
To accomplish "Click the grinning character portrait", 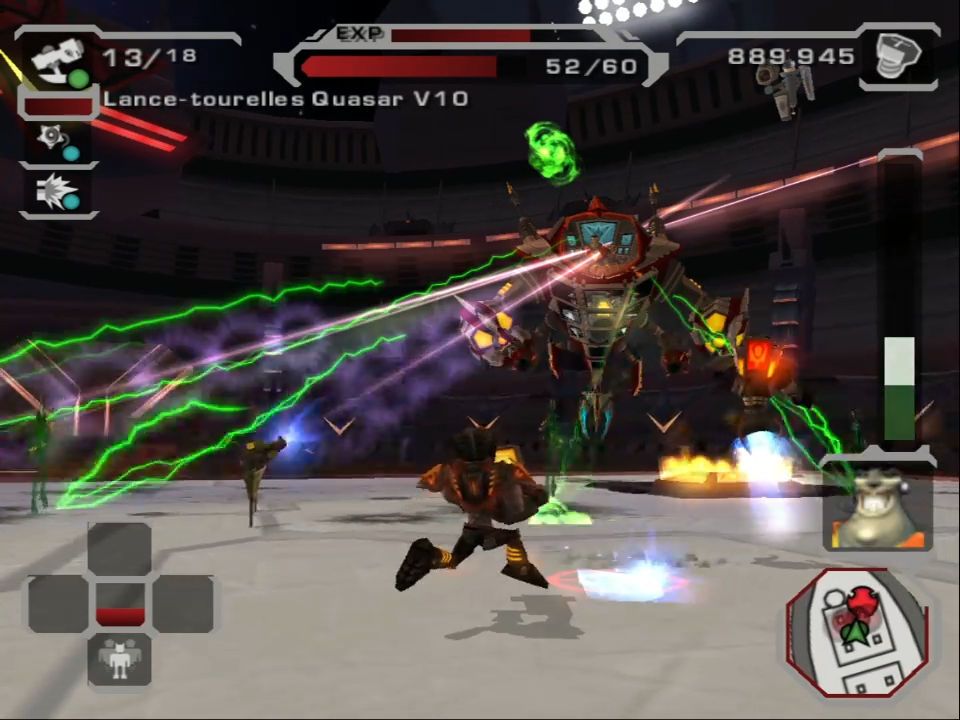I will pyautogui.click(x=875, y=508).
